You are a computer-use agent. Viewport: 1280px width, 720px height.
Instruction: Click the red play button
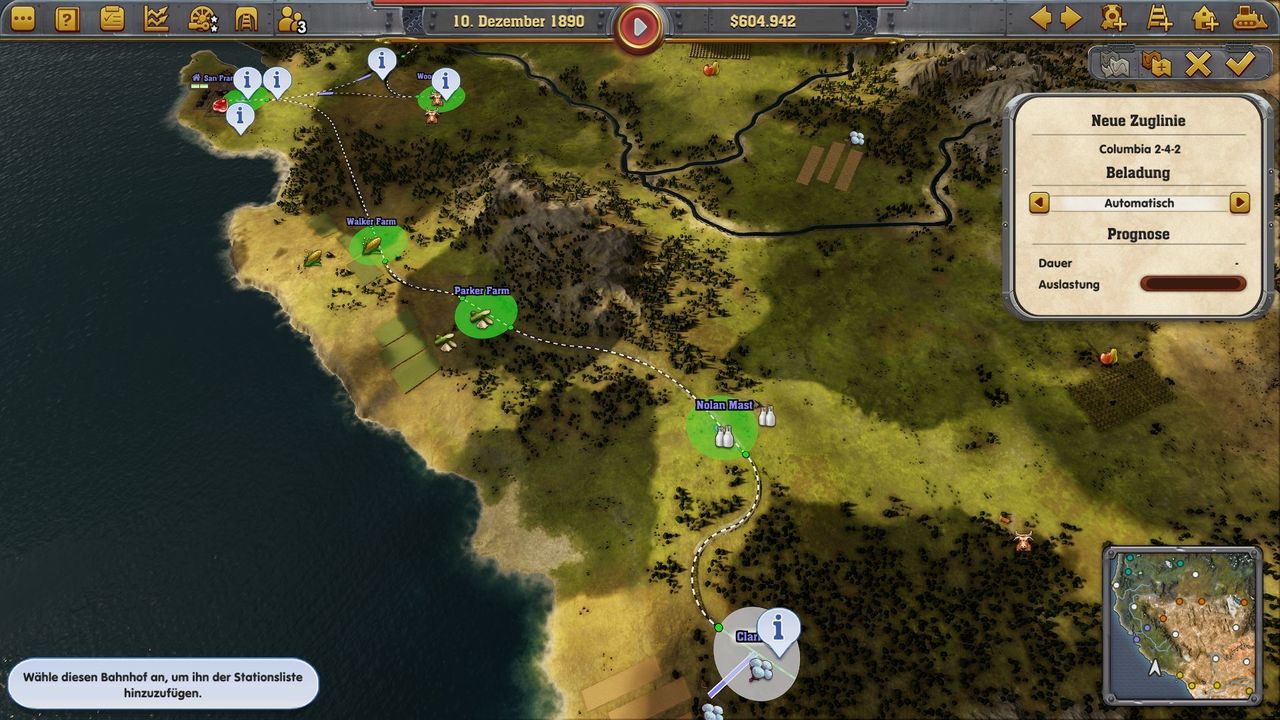tap(640, 27)
